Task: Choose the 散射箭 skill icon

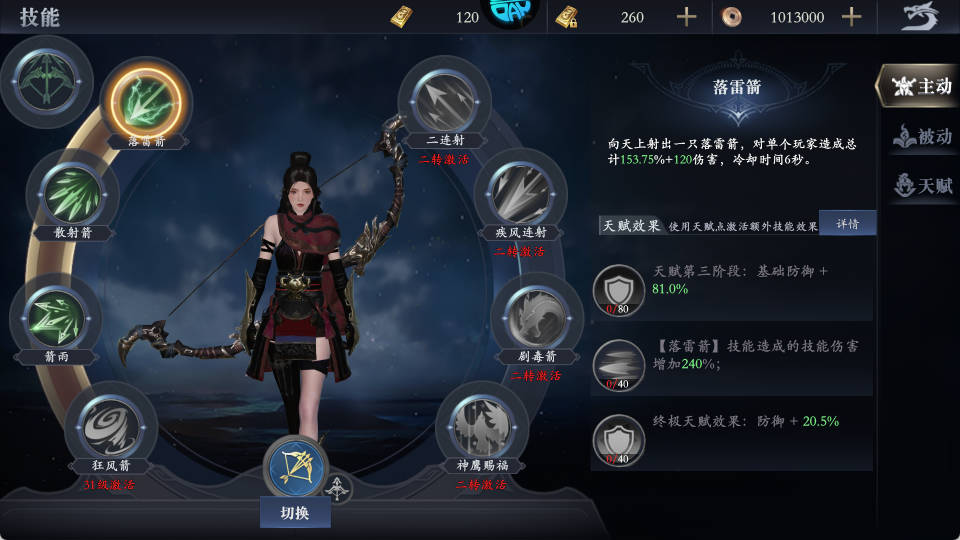Action: 72,193
